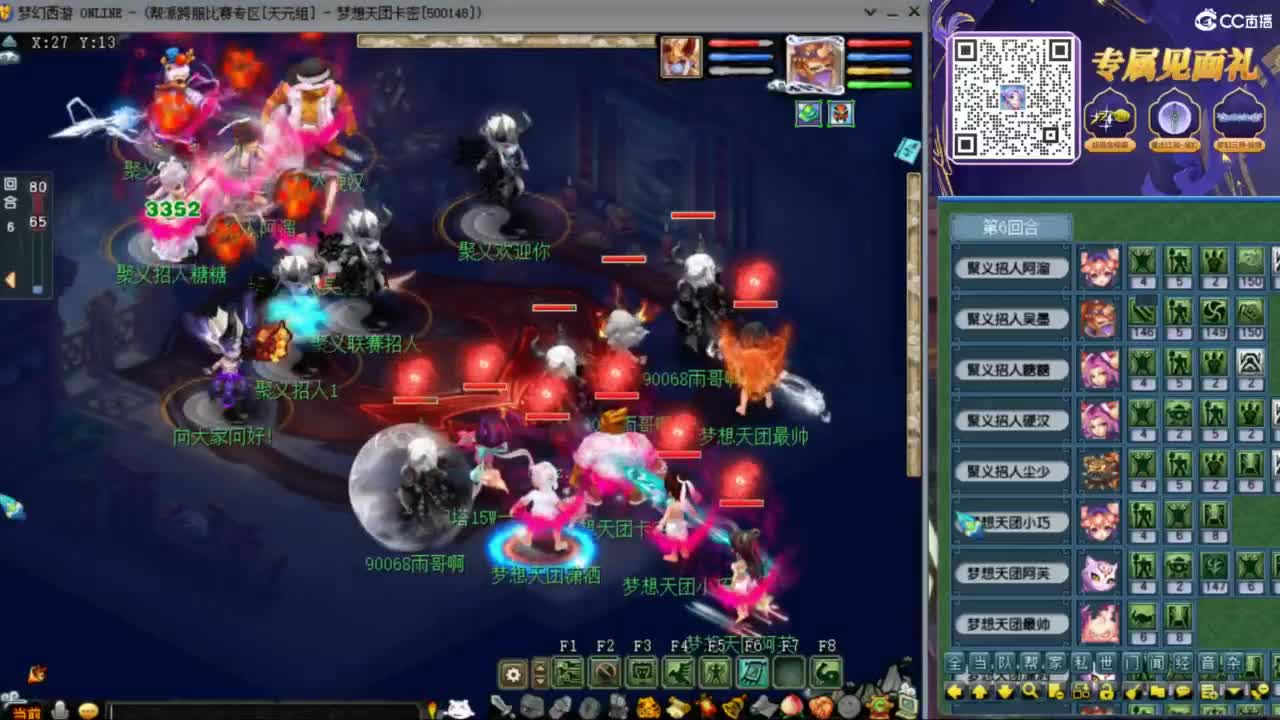Click the up arrow of the chat panel stepper

978,689
